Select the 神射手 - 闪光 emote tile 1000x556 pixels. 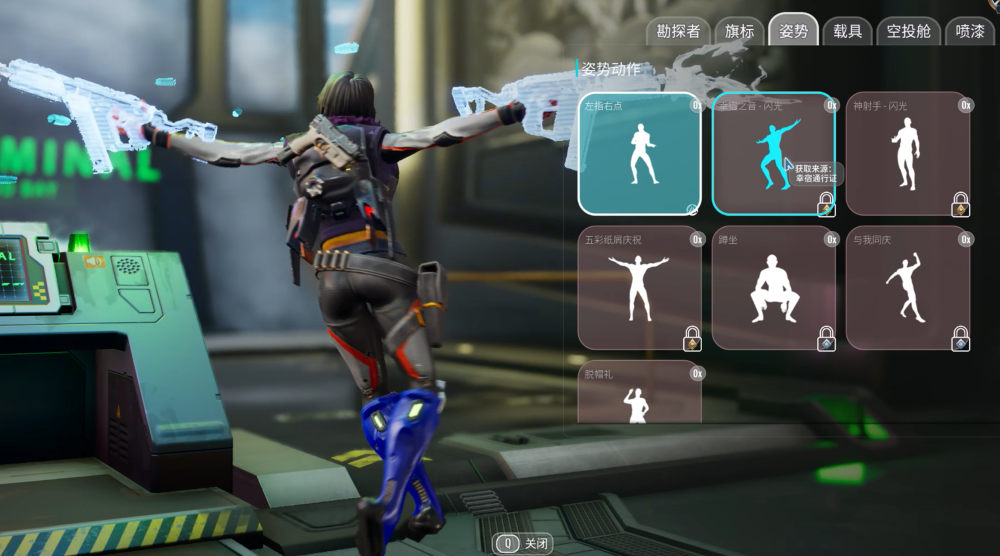pyautogui.click(x=908, y=153)
